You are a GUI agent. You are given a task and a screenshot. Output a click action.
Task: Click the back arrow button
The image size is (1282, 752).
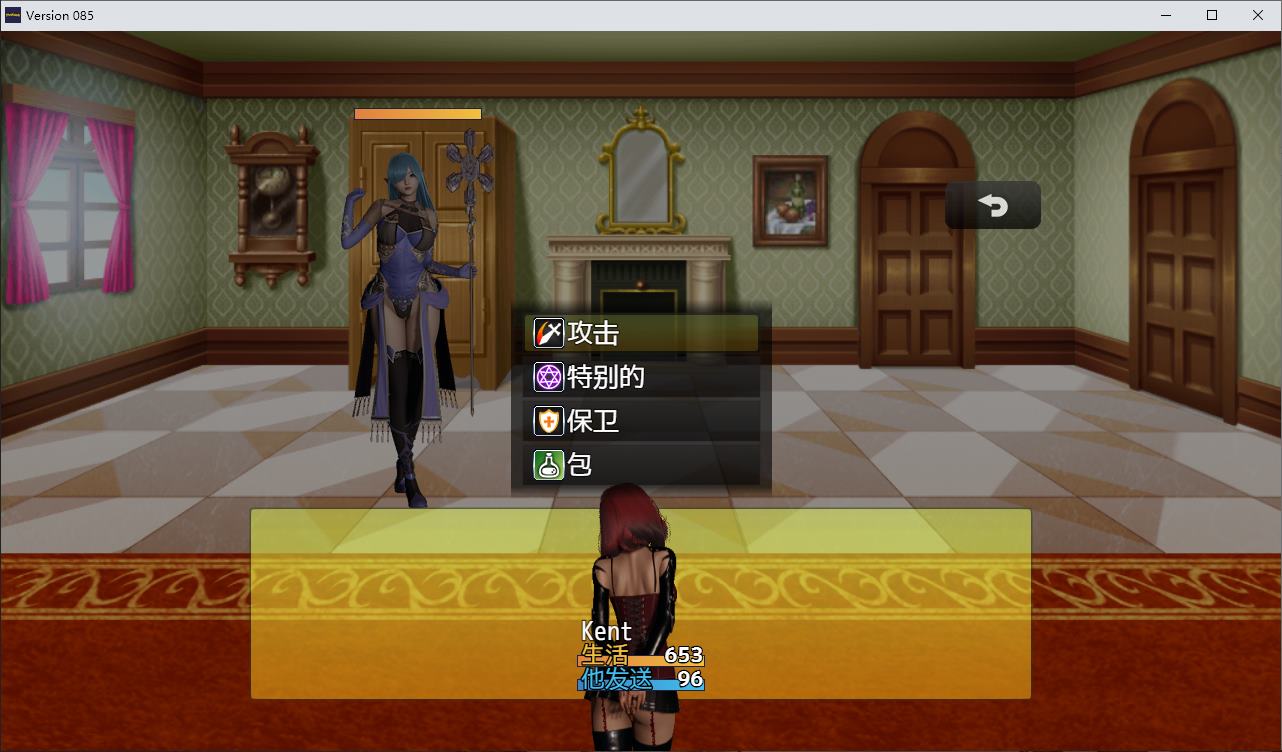pos(992,205)
